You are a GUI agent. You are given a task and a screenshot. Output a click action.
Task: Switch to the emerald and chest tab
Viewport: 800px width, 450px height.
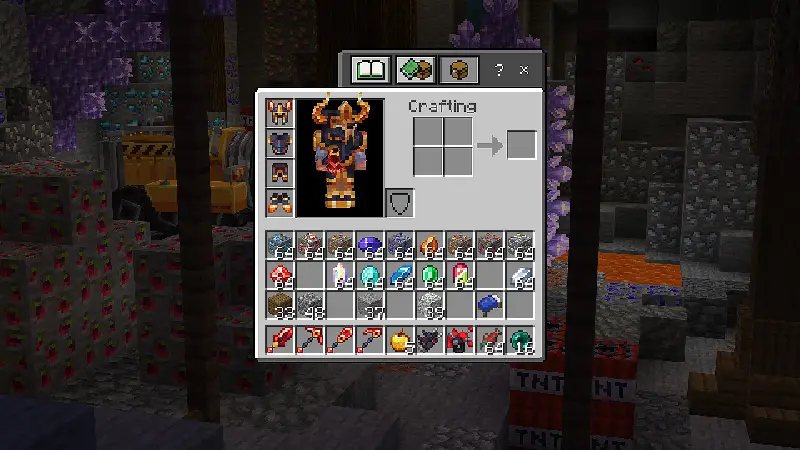(x=414, y=70)
